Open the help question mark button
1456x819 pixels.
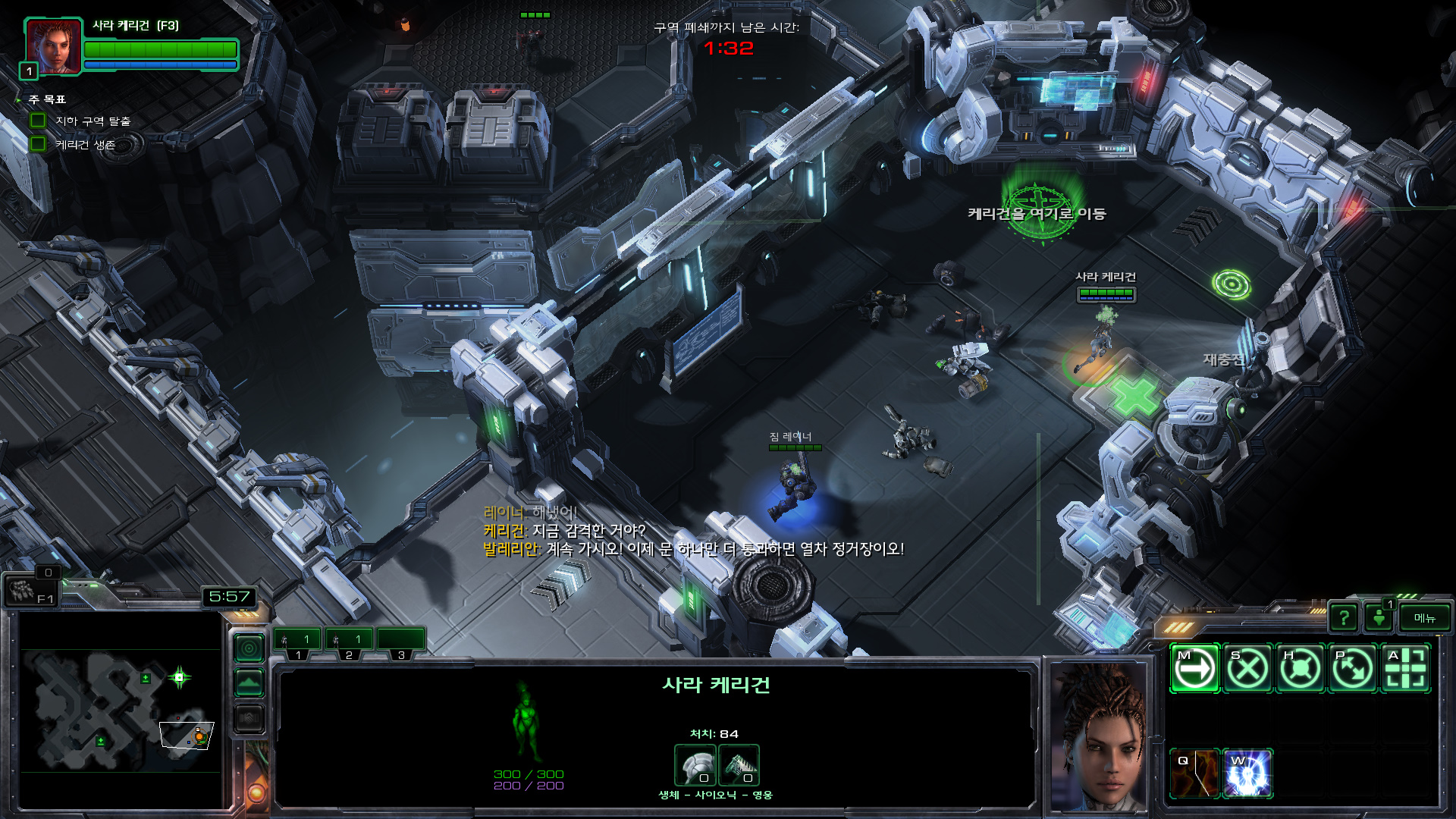[x=1344, y=618]
